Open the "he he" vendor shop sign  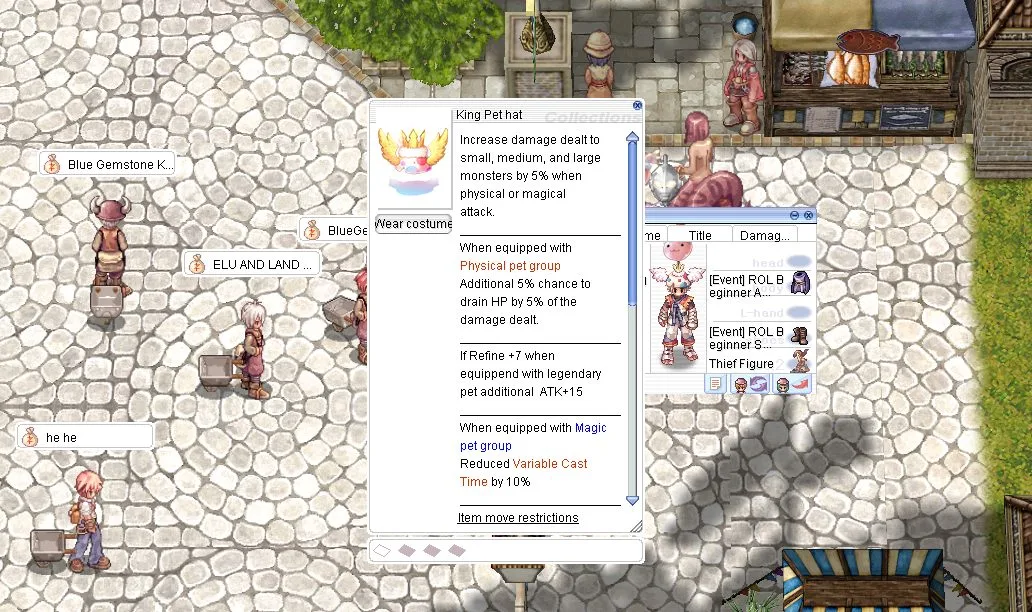pos(85,438)
